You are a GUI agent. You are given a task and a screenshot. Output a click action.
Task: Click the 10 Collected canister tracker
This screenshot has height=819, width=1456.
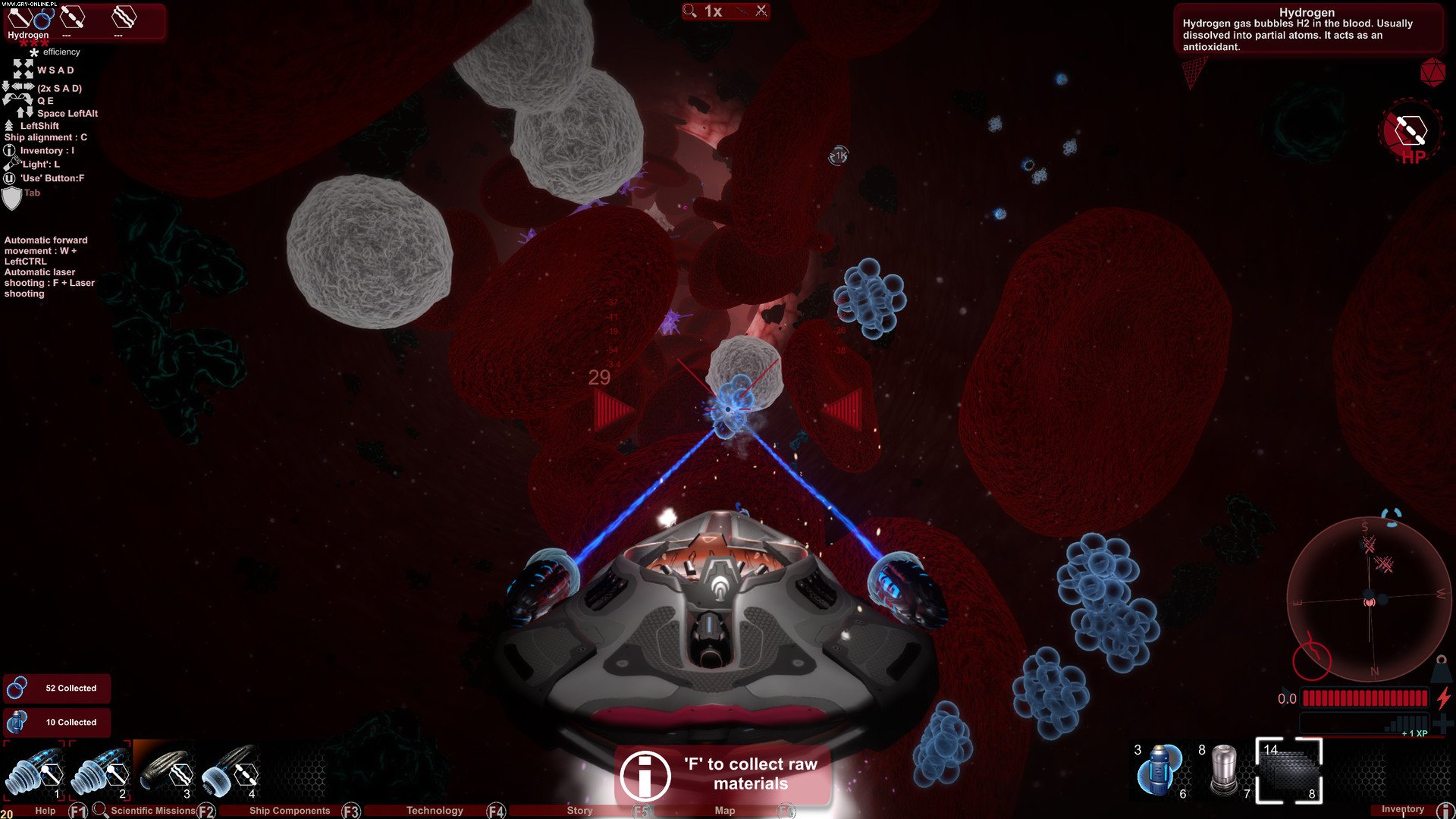click(x=57, y=723)
